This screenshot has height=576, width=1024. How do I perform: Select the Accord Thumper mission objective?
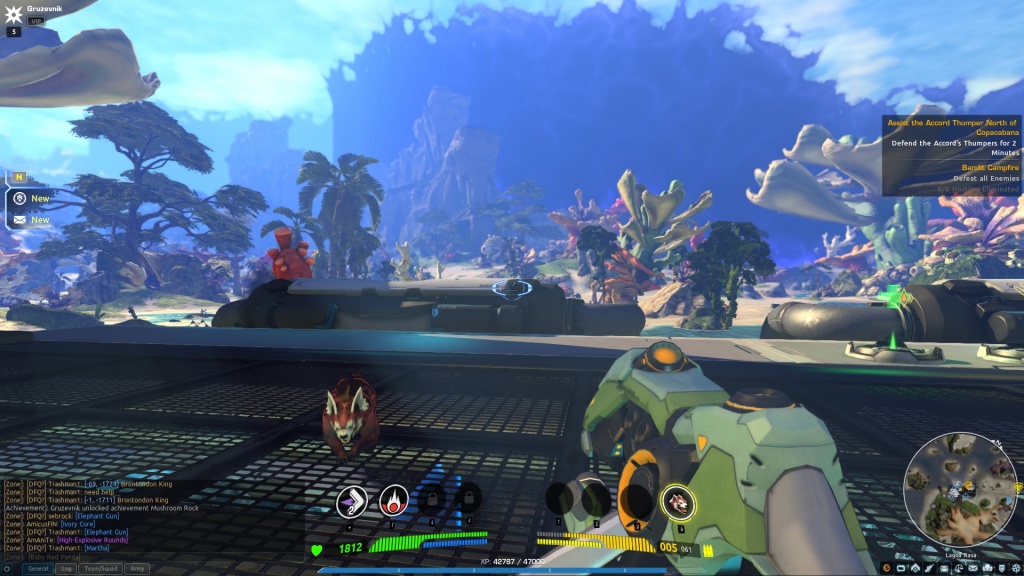coord(953,127)
